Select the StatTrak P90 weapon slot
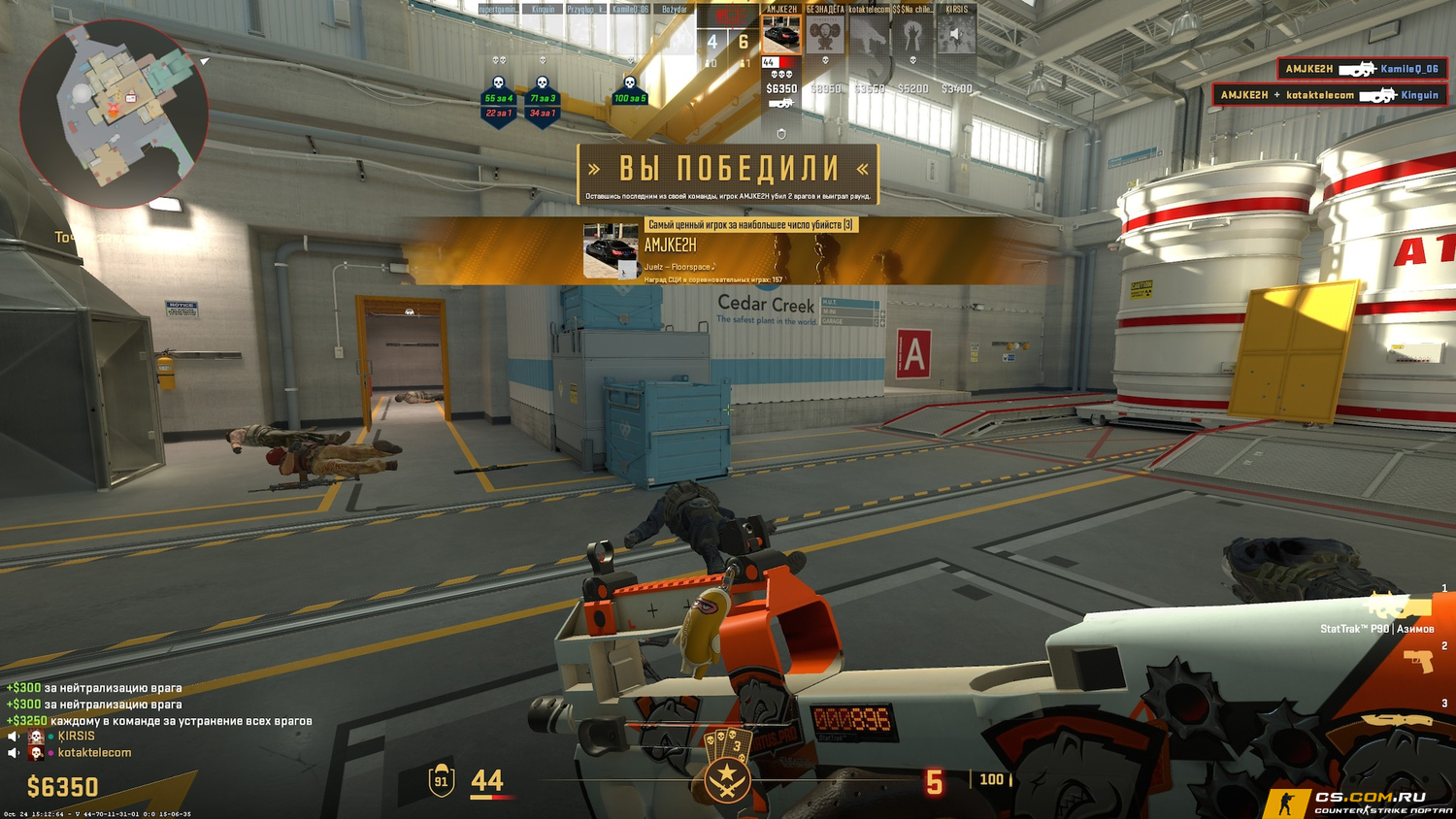Image resolution: width=1456 pixels, height=819 pixels. (1399, 609)
